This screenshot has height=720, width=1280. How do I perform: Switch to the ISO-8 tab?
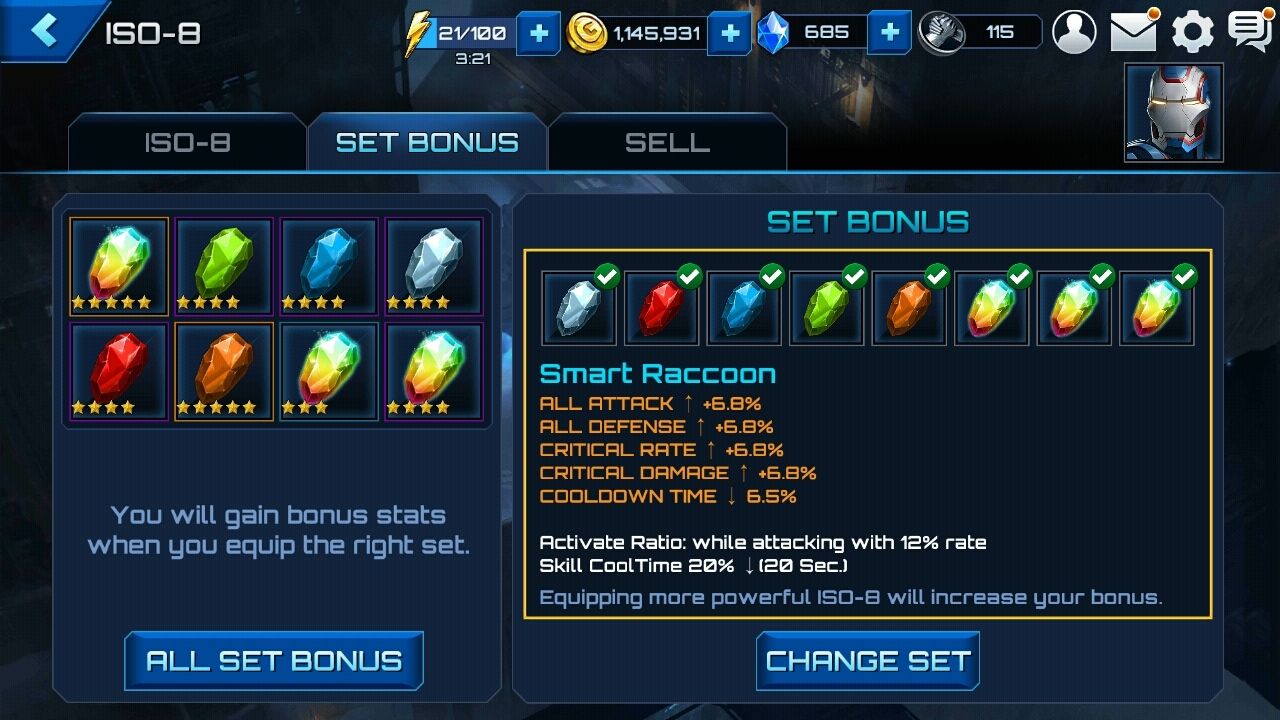(186, 143)
